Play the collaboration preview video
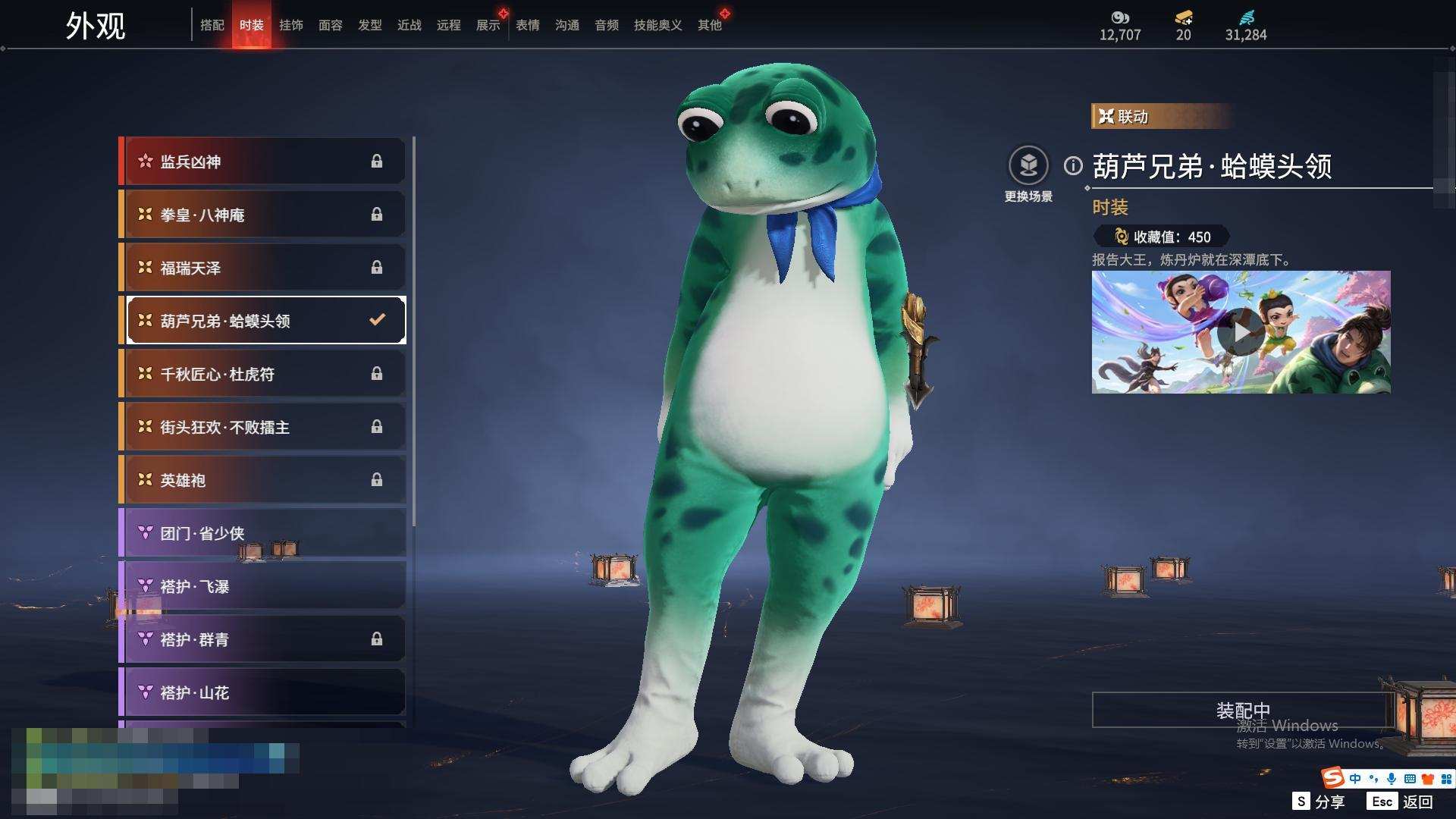Screen dimensions: 1456x819 tap(1241, 332)
